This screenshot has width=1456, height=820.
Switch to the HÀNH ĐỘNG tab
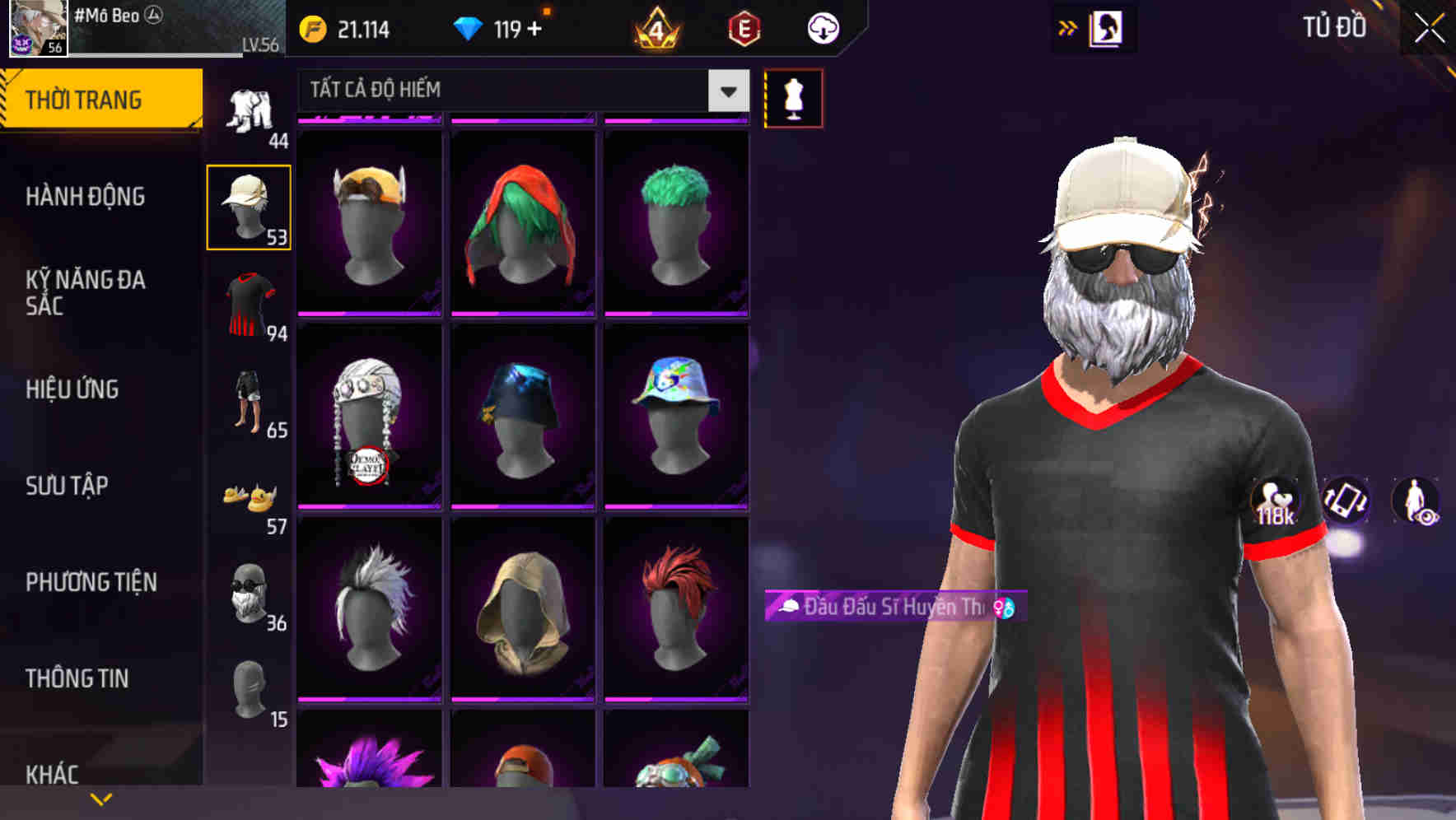(x=86, y=197)
